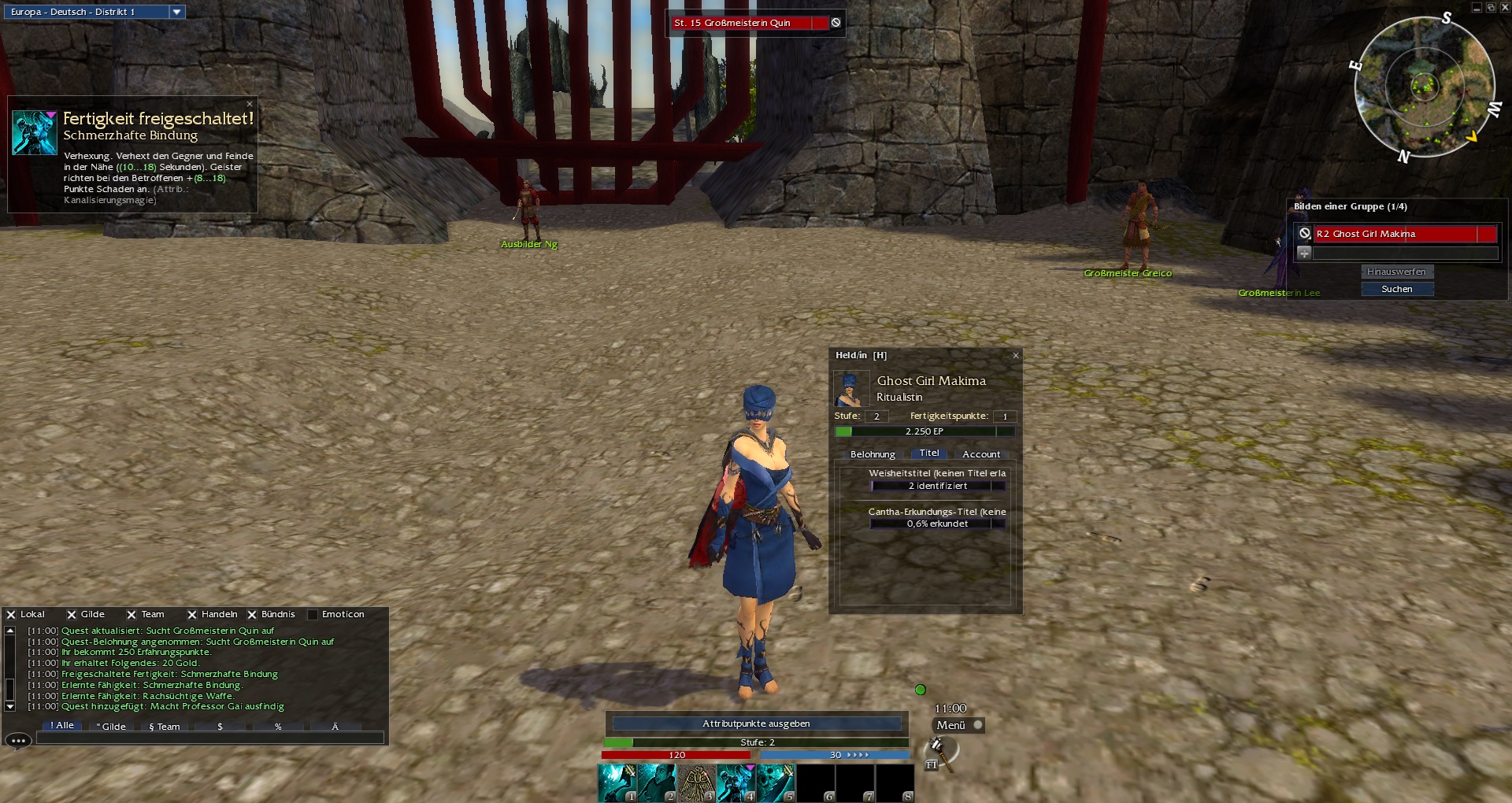Viewport: 1512px width, 803px height.
Task: Click the hammer weapon set icon
Action: click(939, 750)
